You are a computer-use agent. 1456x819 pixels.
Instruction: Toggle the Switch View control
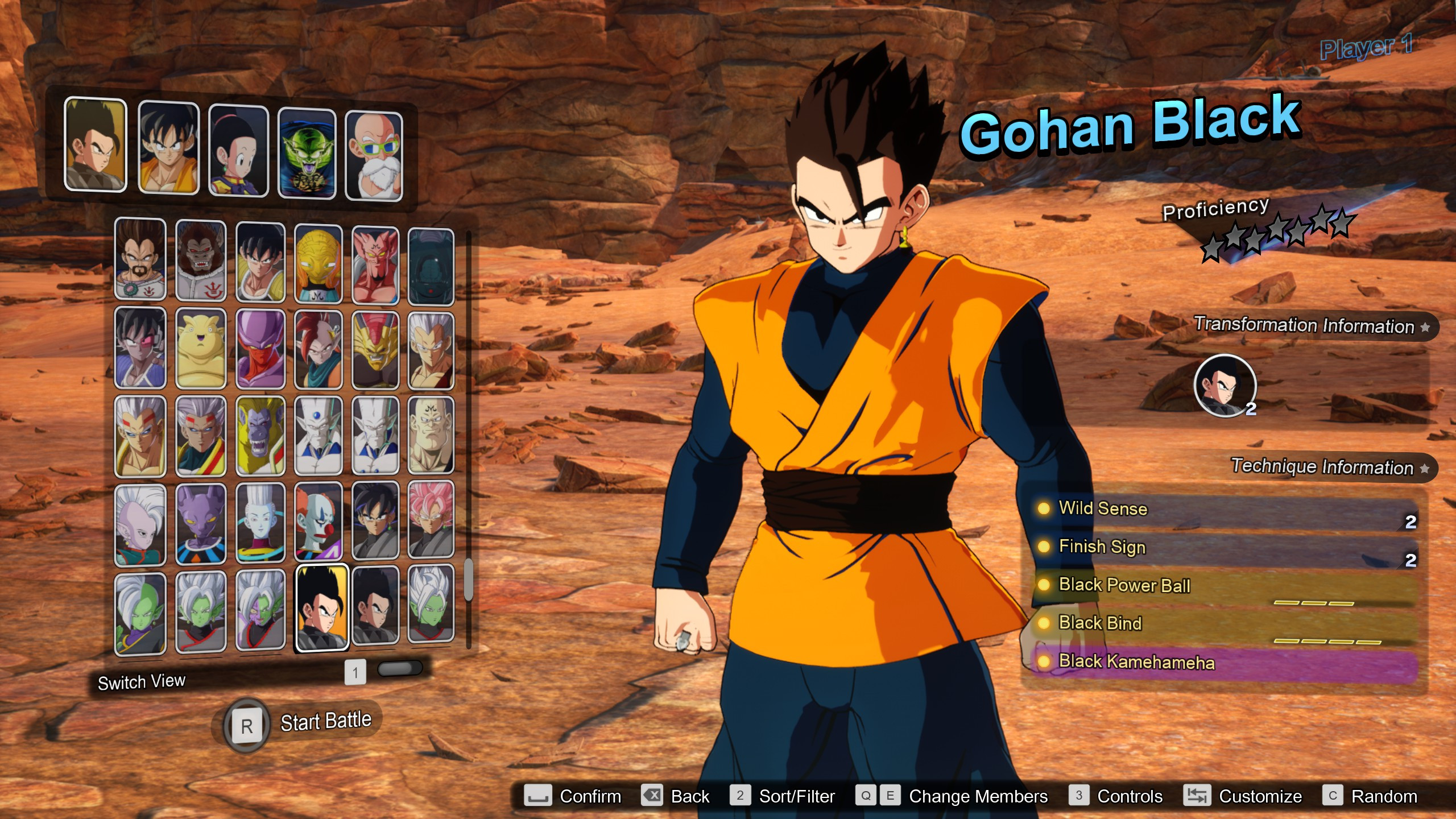pos(142,681)
